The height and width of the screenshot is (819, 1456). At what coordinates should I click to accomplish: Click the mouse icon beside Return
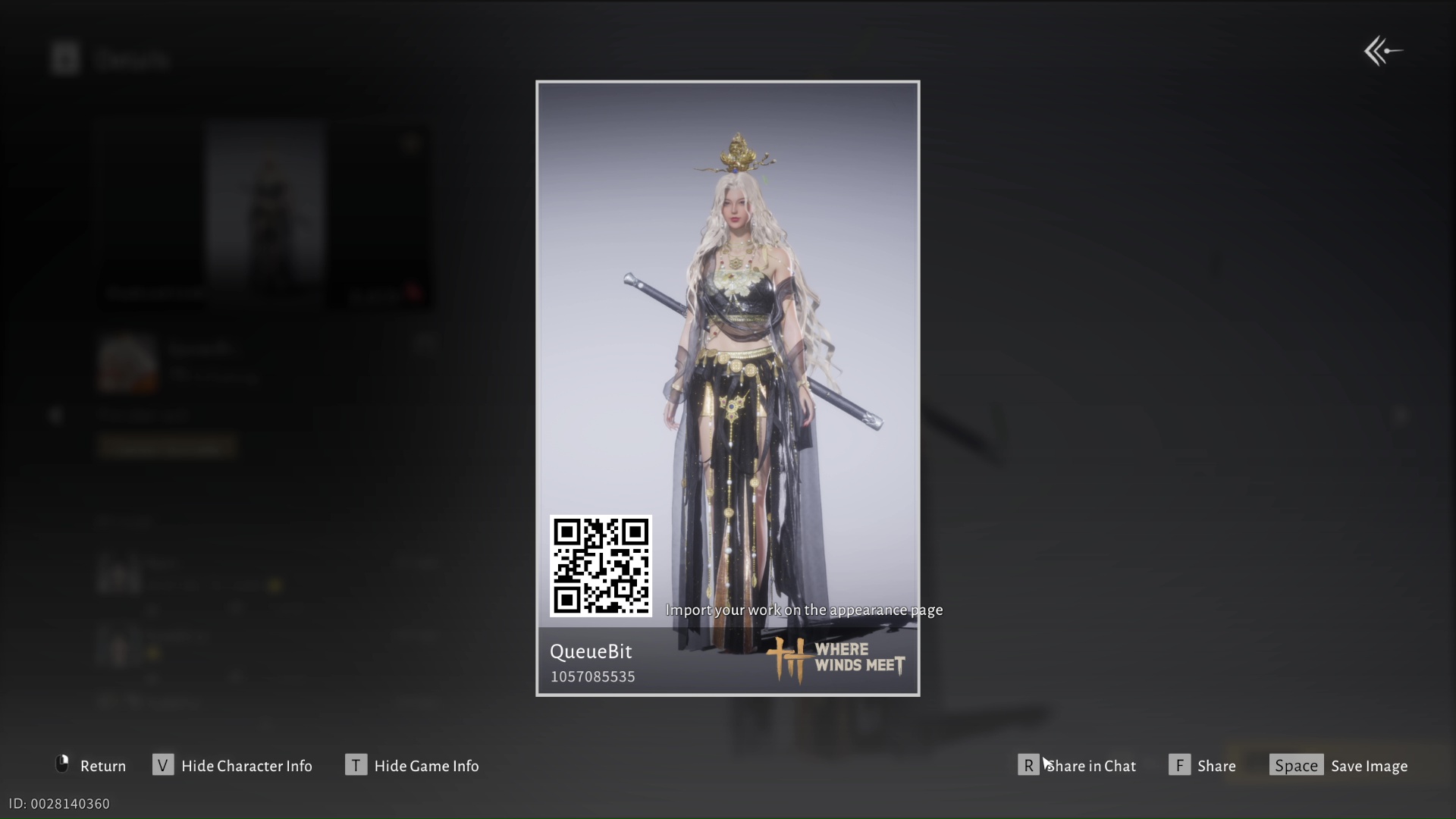pyautogui.click(x=61, y=765)
